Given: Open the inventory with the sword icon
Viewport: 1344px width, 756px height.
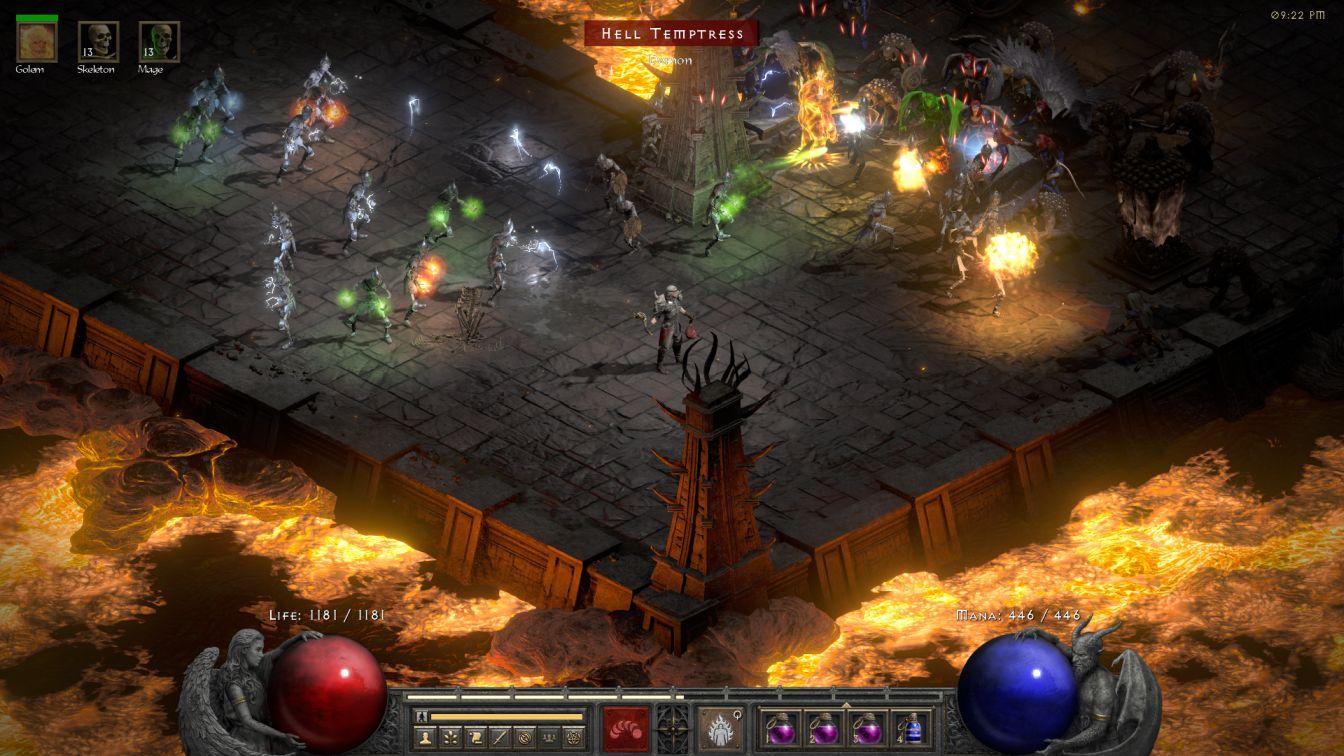Looking at the screenshot, I should pos(499,738).
